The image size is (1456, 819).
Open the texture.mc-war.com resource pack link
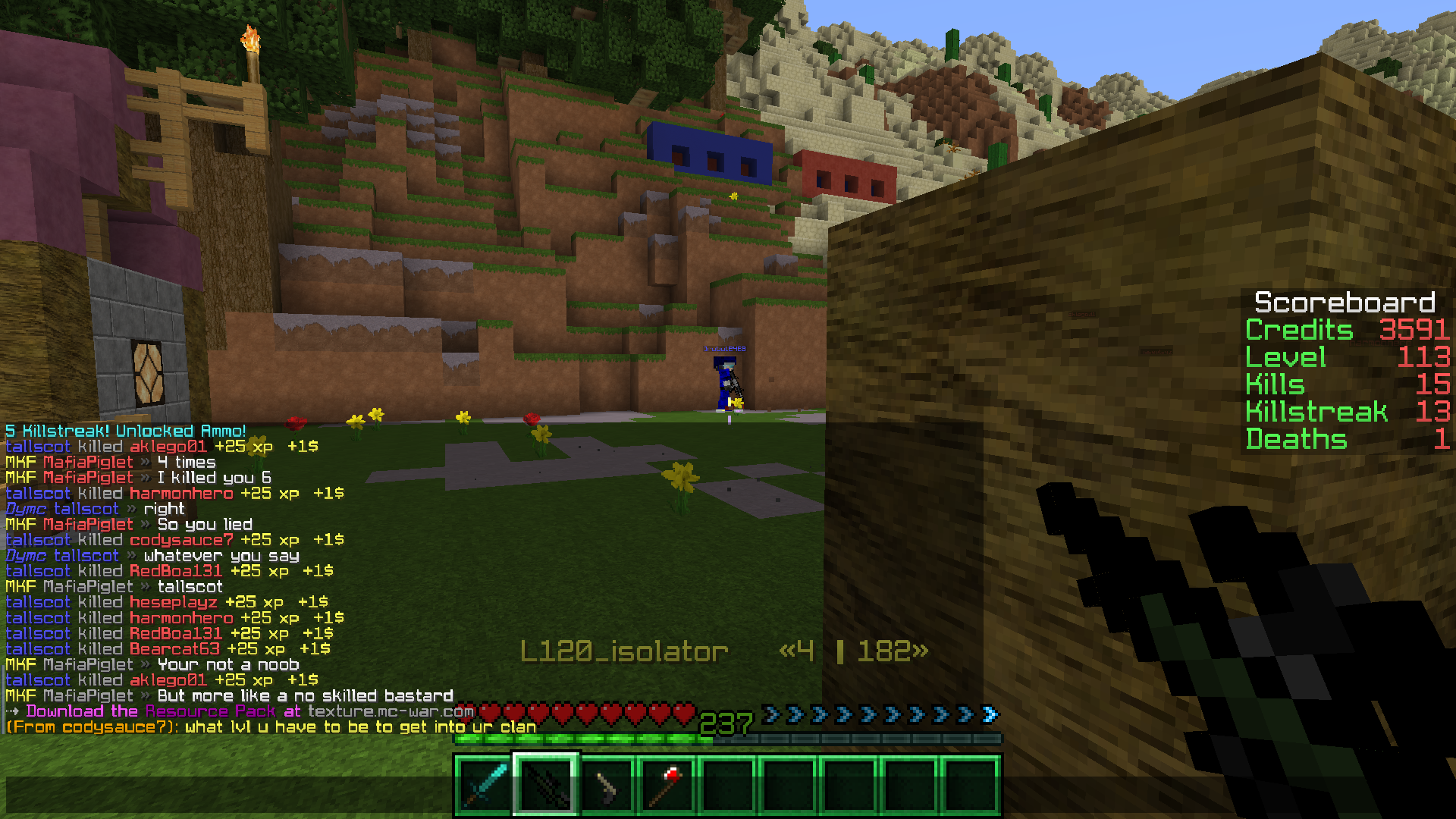tap(391, 711)
